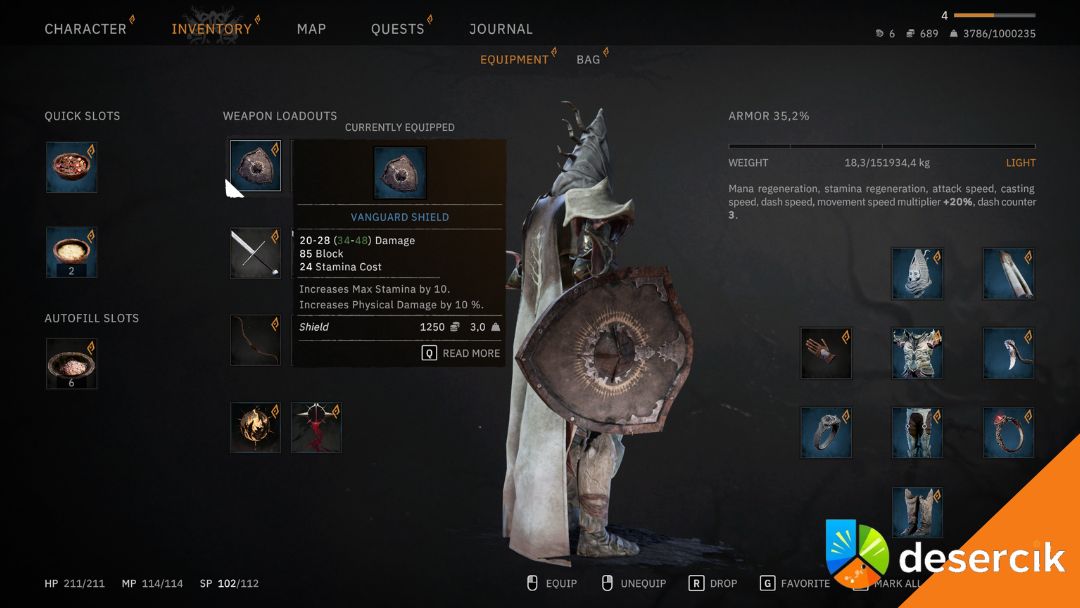Select the red crossbow-like spell slot
1080x608 pixels.
[316, 428]
